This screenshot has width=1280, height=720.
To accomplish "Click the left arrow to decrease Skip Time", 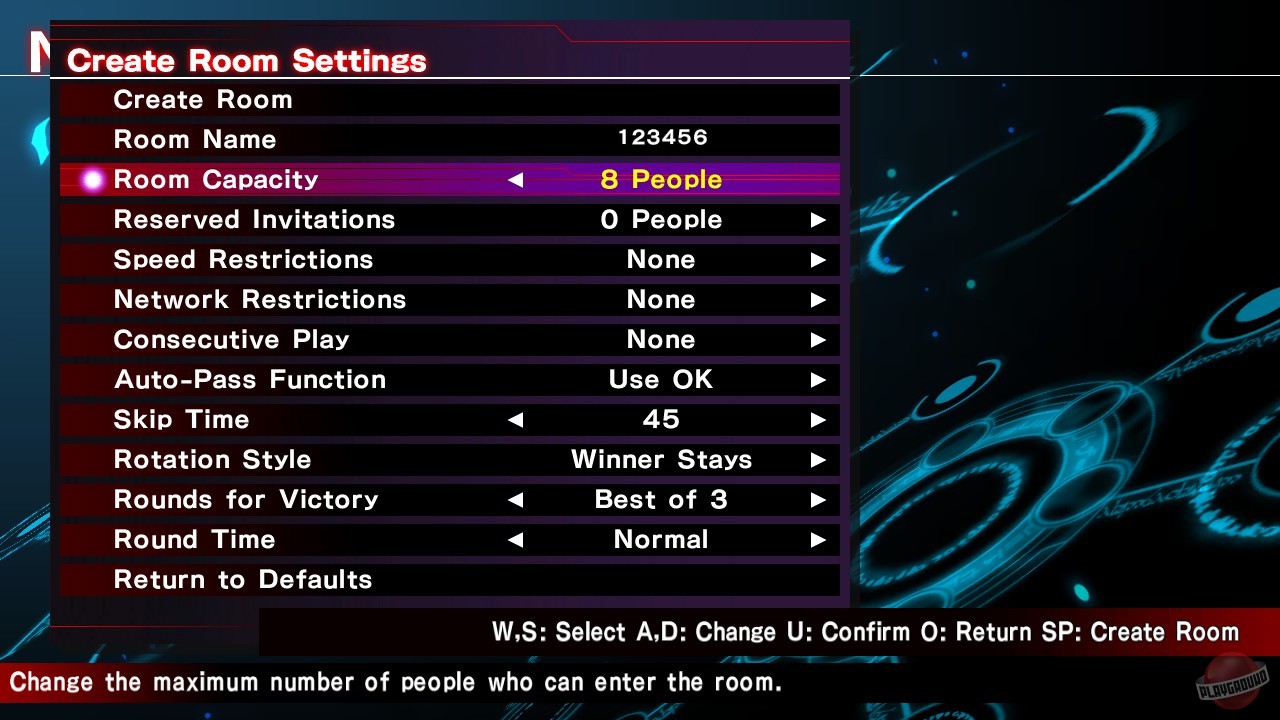I will click(515, 419).
